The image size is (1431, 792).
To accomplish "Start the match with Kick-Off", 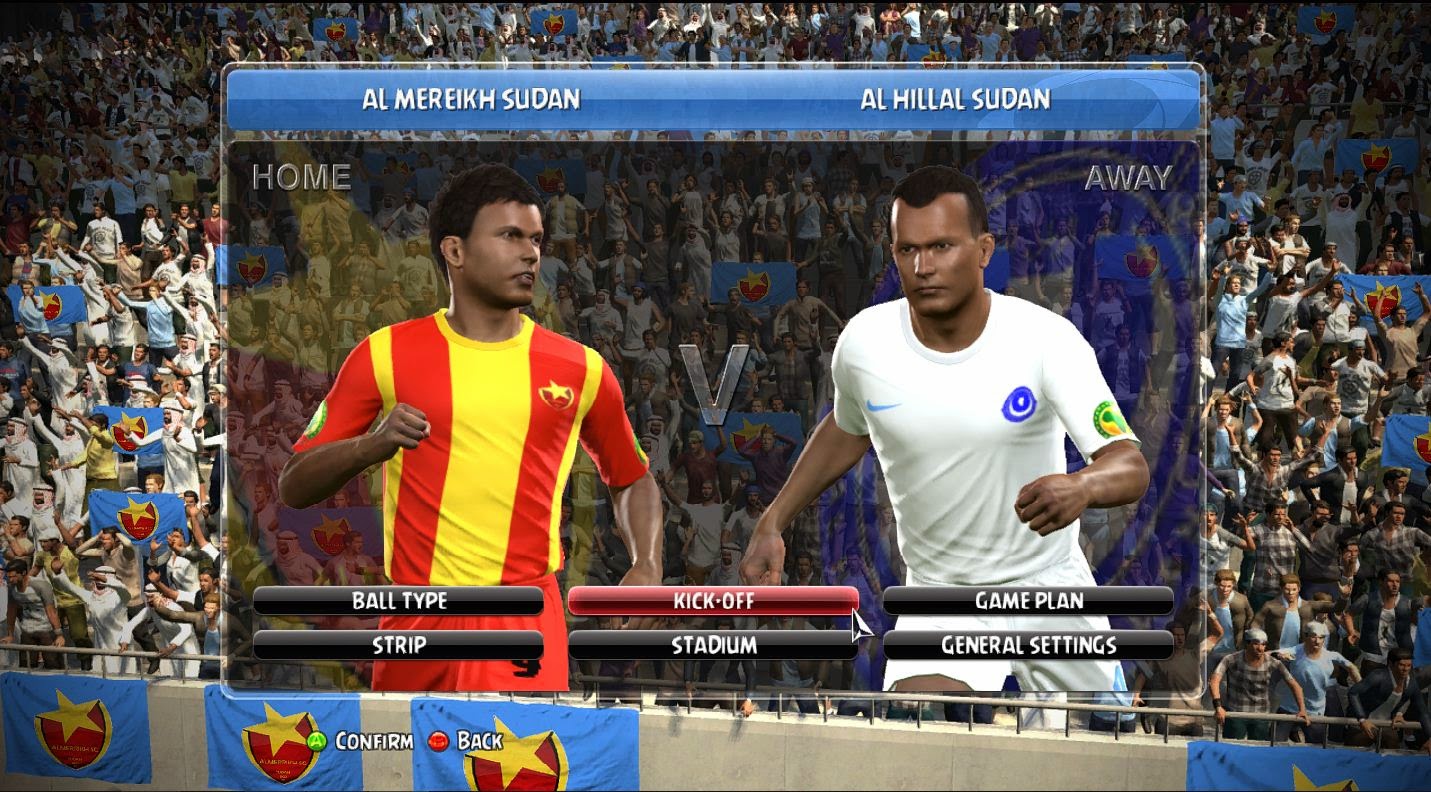I will [713, 601].
